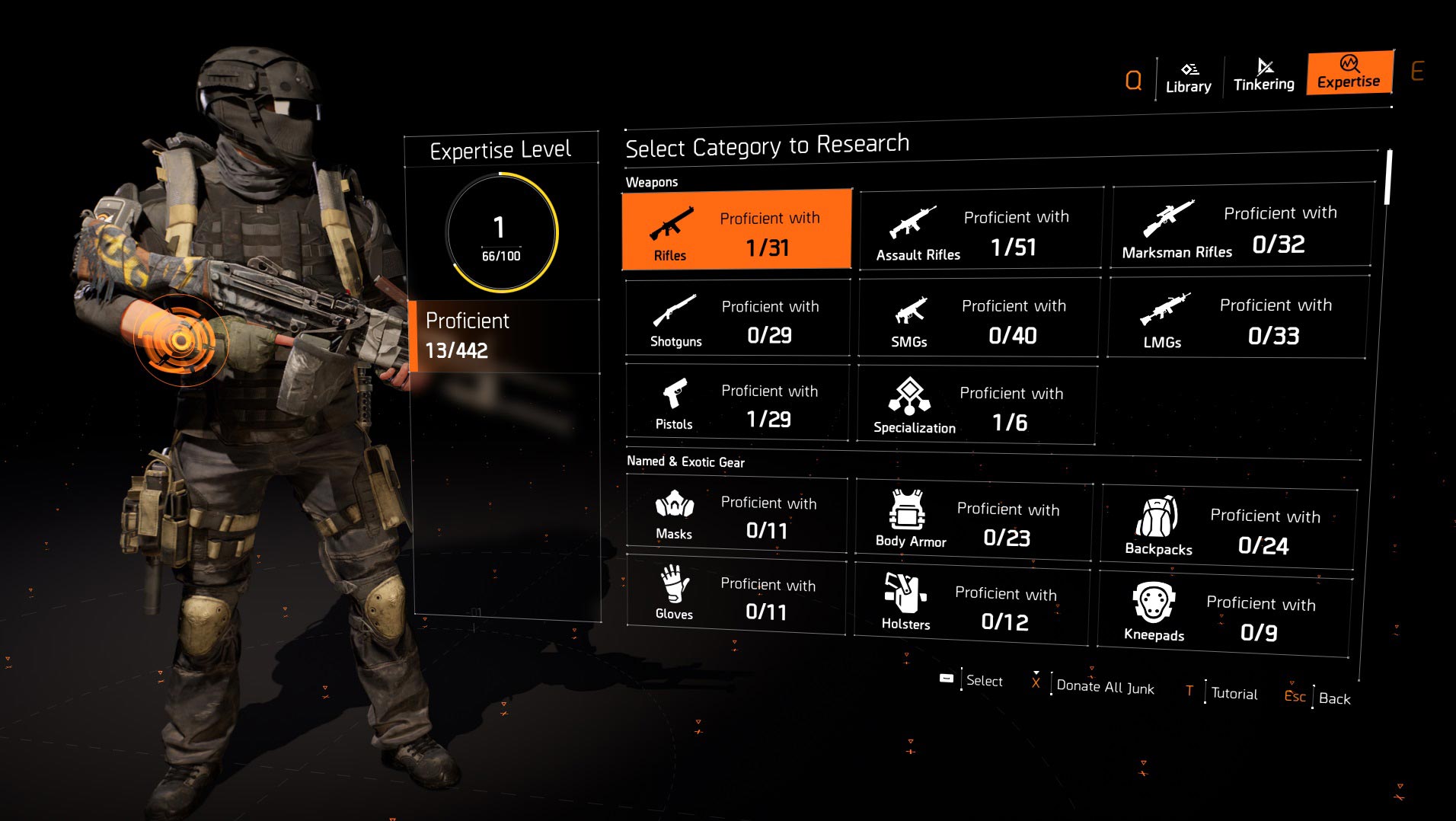This screenshot has width=1456, height=821.
Task: Open the Tinkering tab
Action: click(x=1263, y=75)
